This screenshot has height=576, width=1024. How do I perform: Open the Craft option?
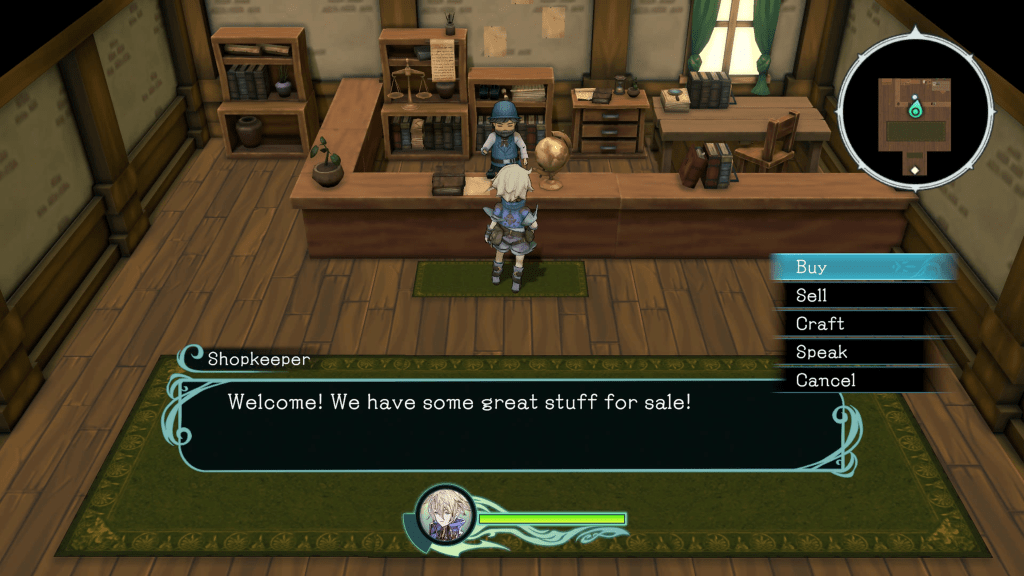pos(819,324)
